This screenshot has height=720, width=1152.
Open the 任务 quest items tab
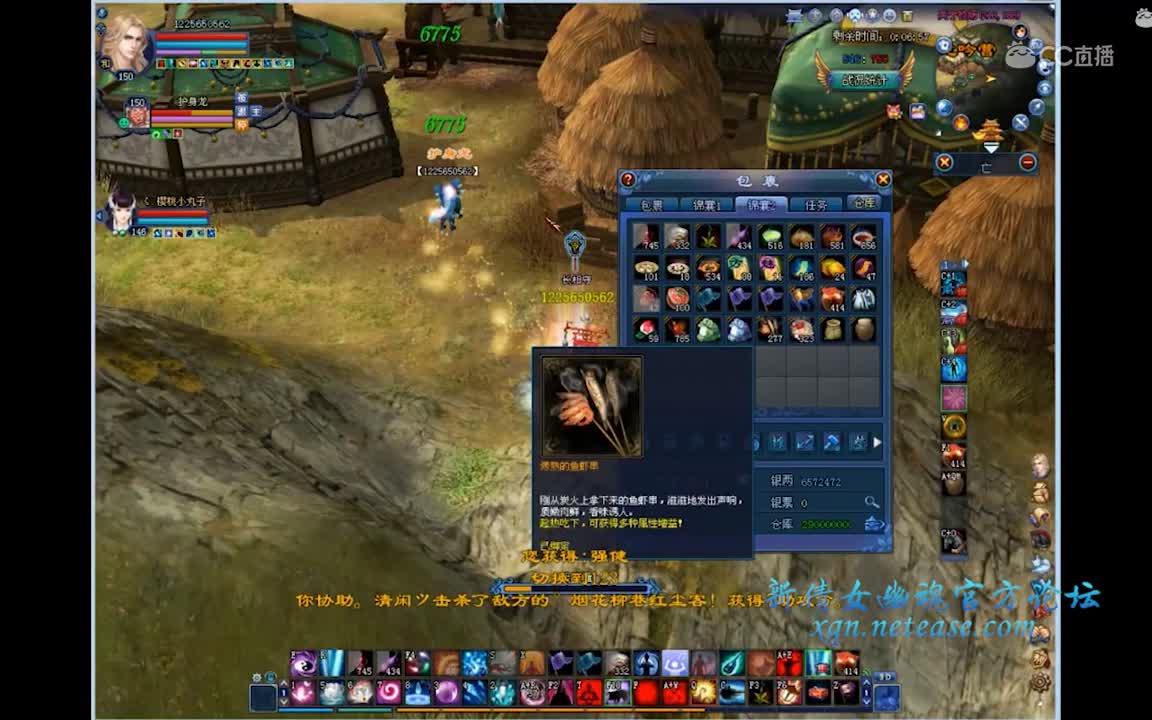click(x=816, y=205)
